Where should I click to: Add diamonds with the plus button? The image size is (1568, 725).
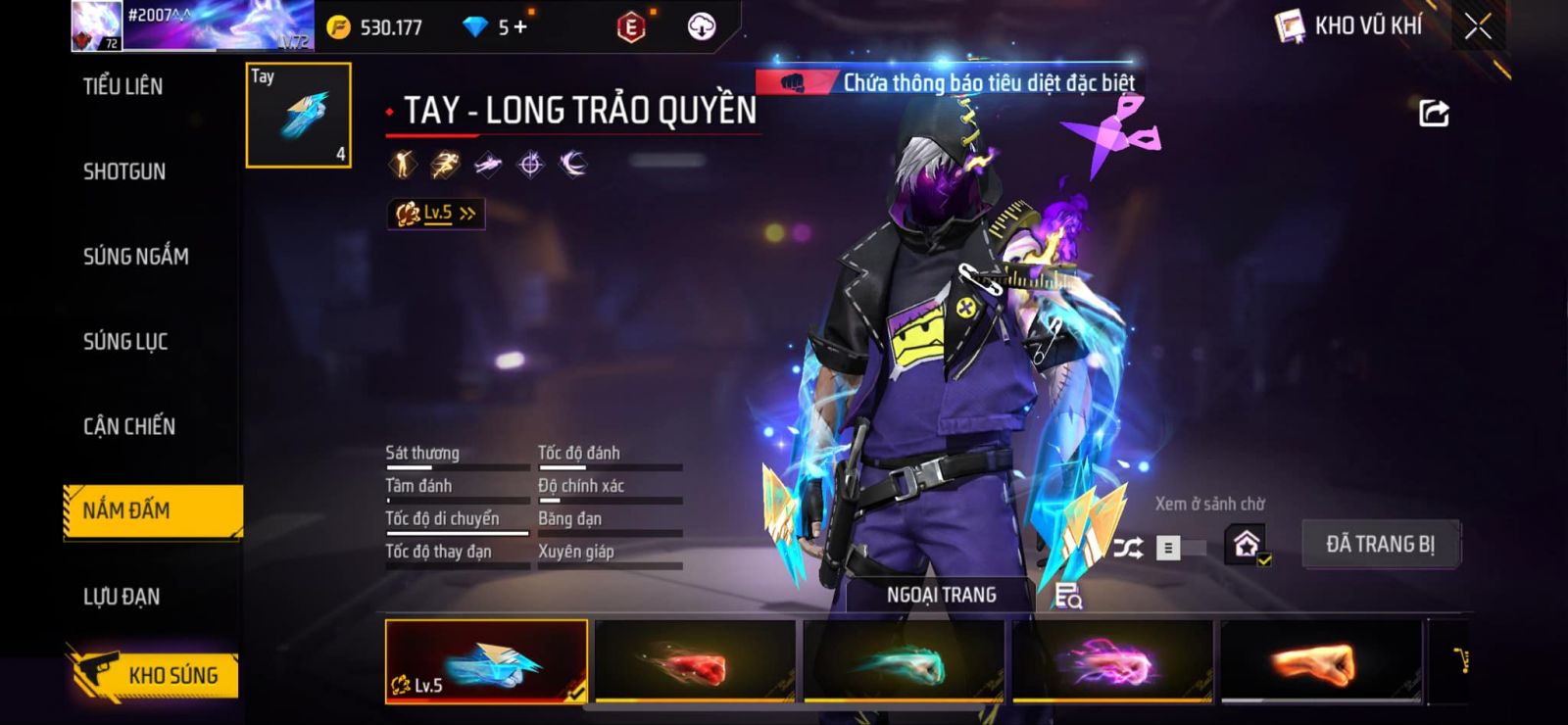coord(520,27)
